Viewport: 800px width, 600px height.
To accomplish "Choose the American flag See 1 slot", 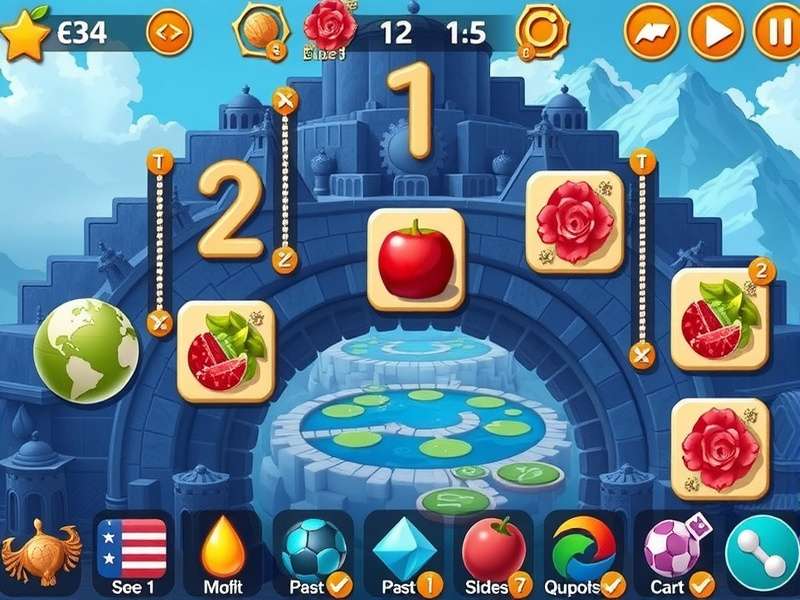I will pyautogui.click(x=132, y=552).
